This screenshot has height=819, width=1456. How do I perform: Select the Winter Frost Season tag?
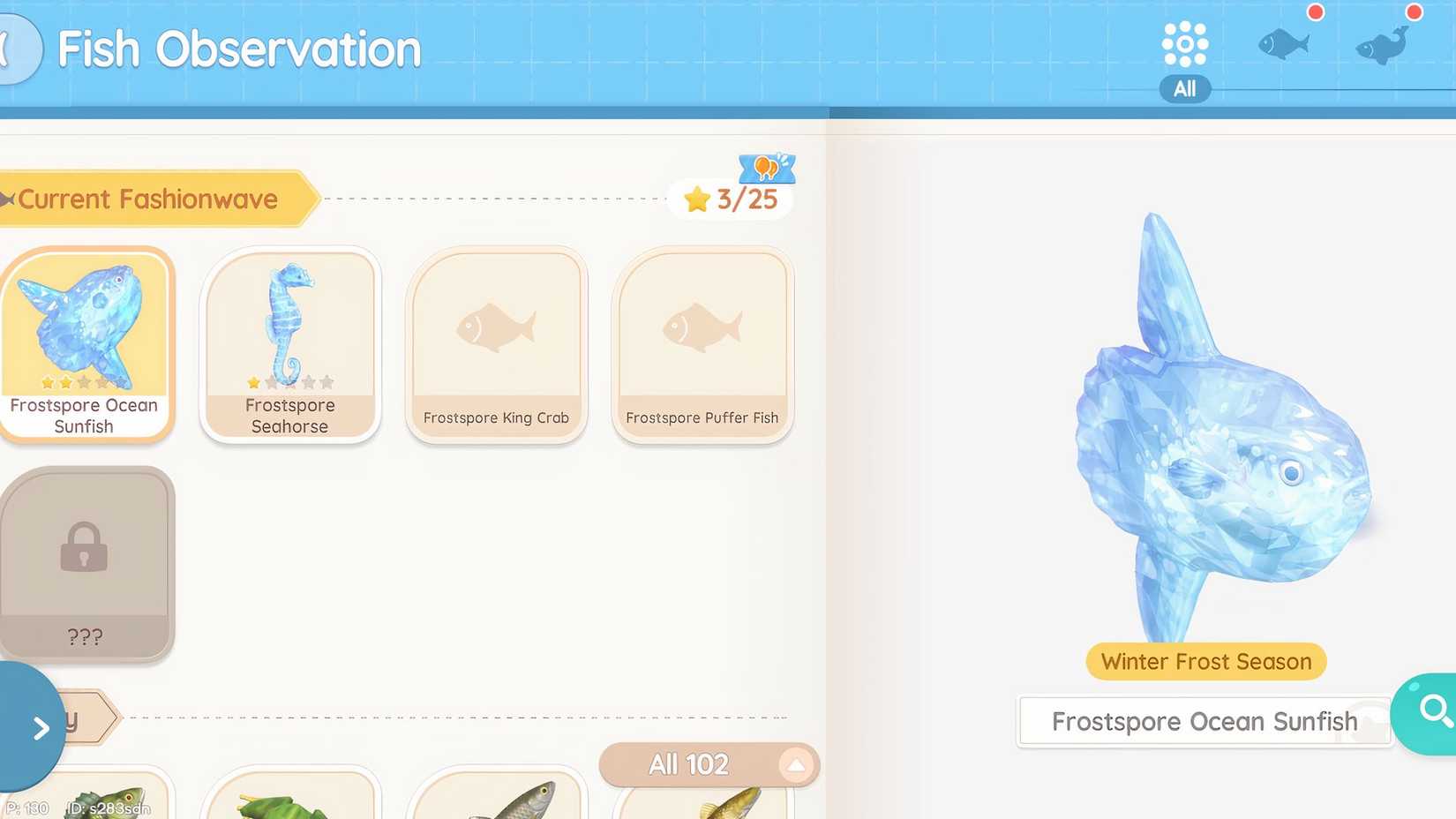click(x=1204, y=661)
